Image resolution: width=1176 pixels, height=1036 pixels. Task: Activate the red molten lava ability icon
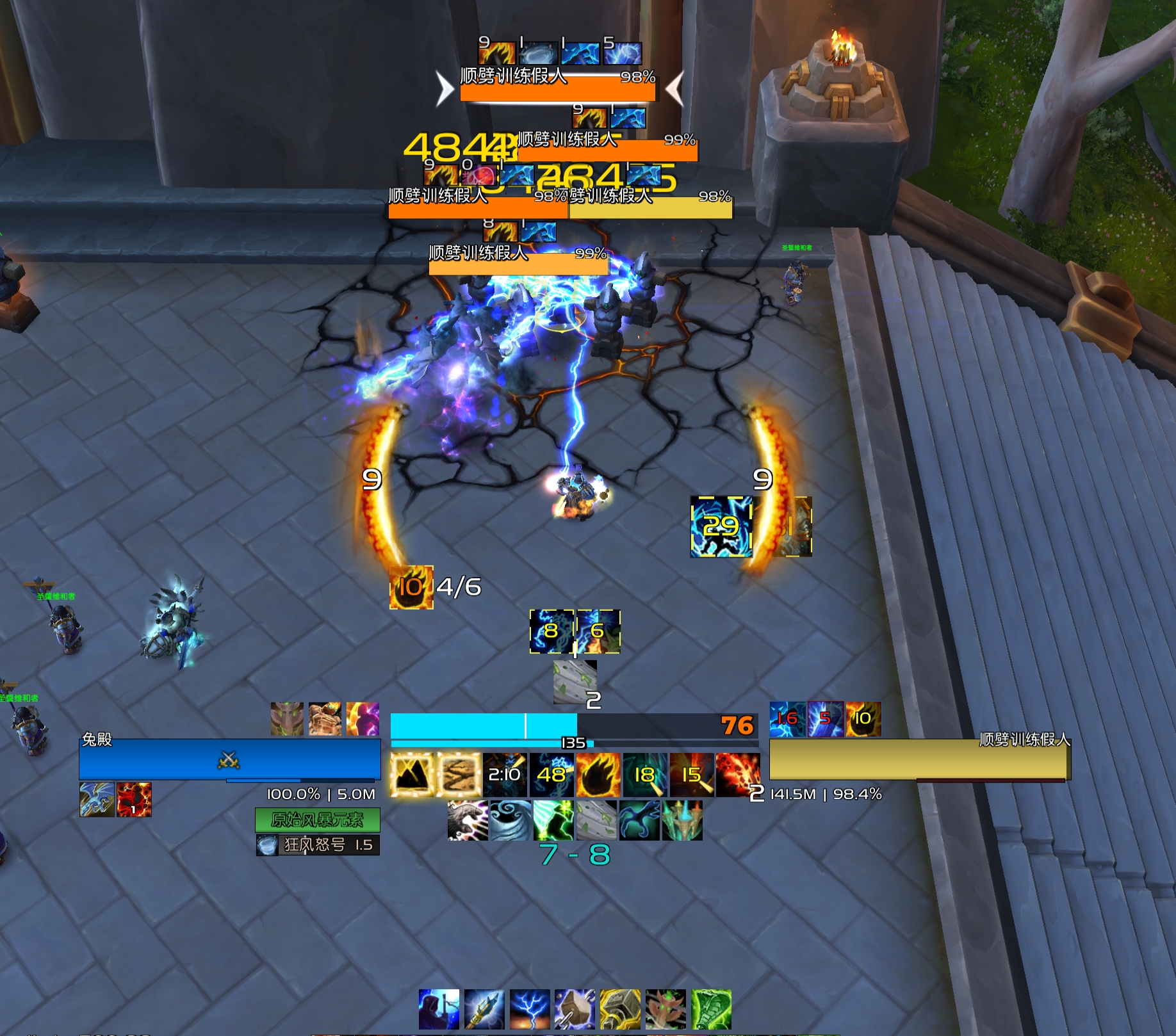(x=737, y=775)
